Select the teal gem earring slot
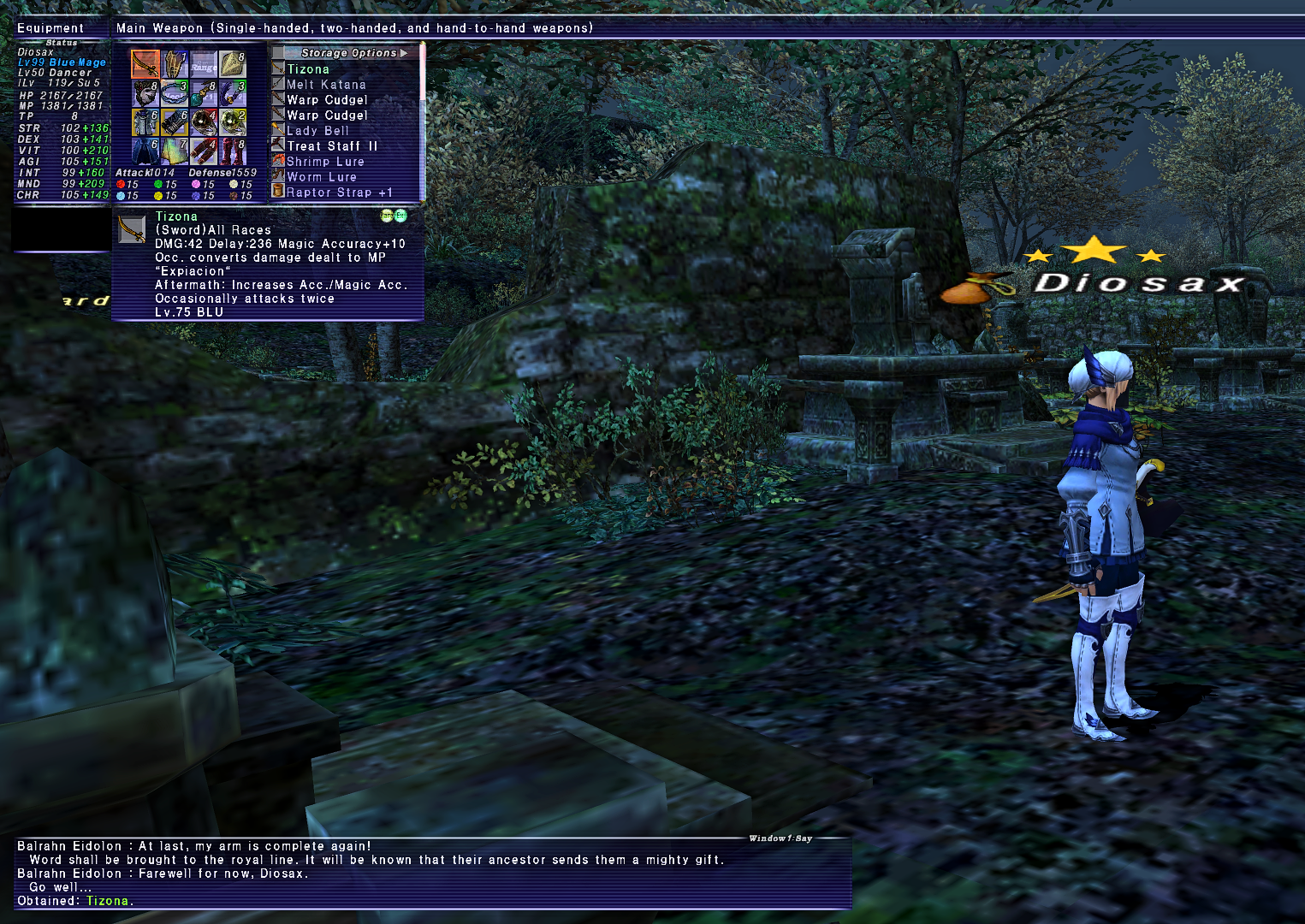Viewport: 1305px width, 924px height. tap(204, 92)
